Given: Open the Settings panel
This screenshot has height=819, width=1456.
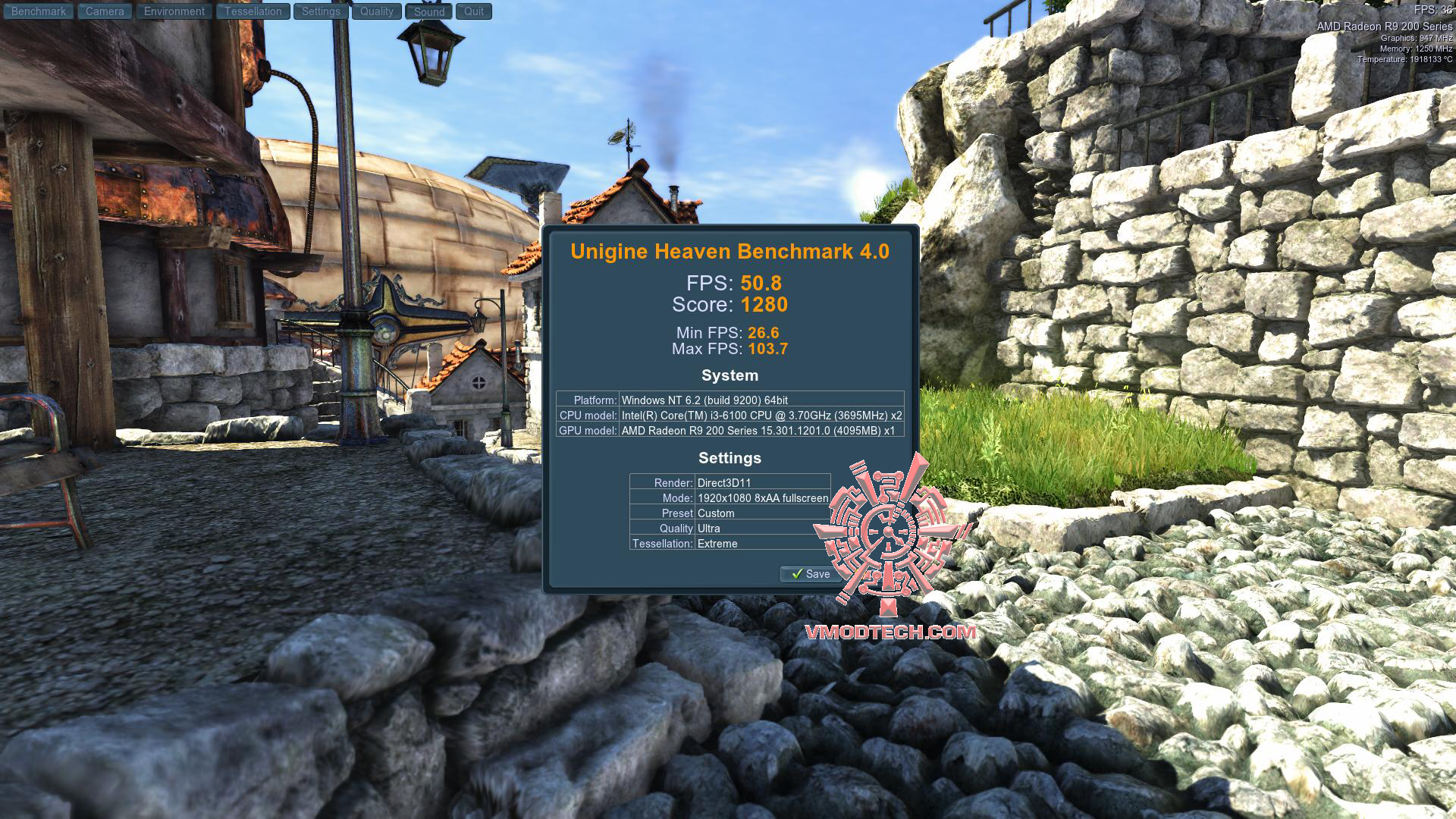Looking at the screenshot, I should (x=321, y=11).
